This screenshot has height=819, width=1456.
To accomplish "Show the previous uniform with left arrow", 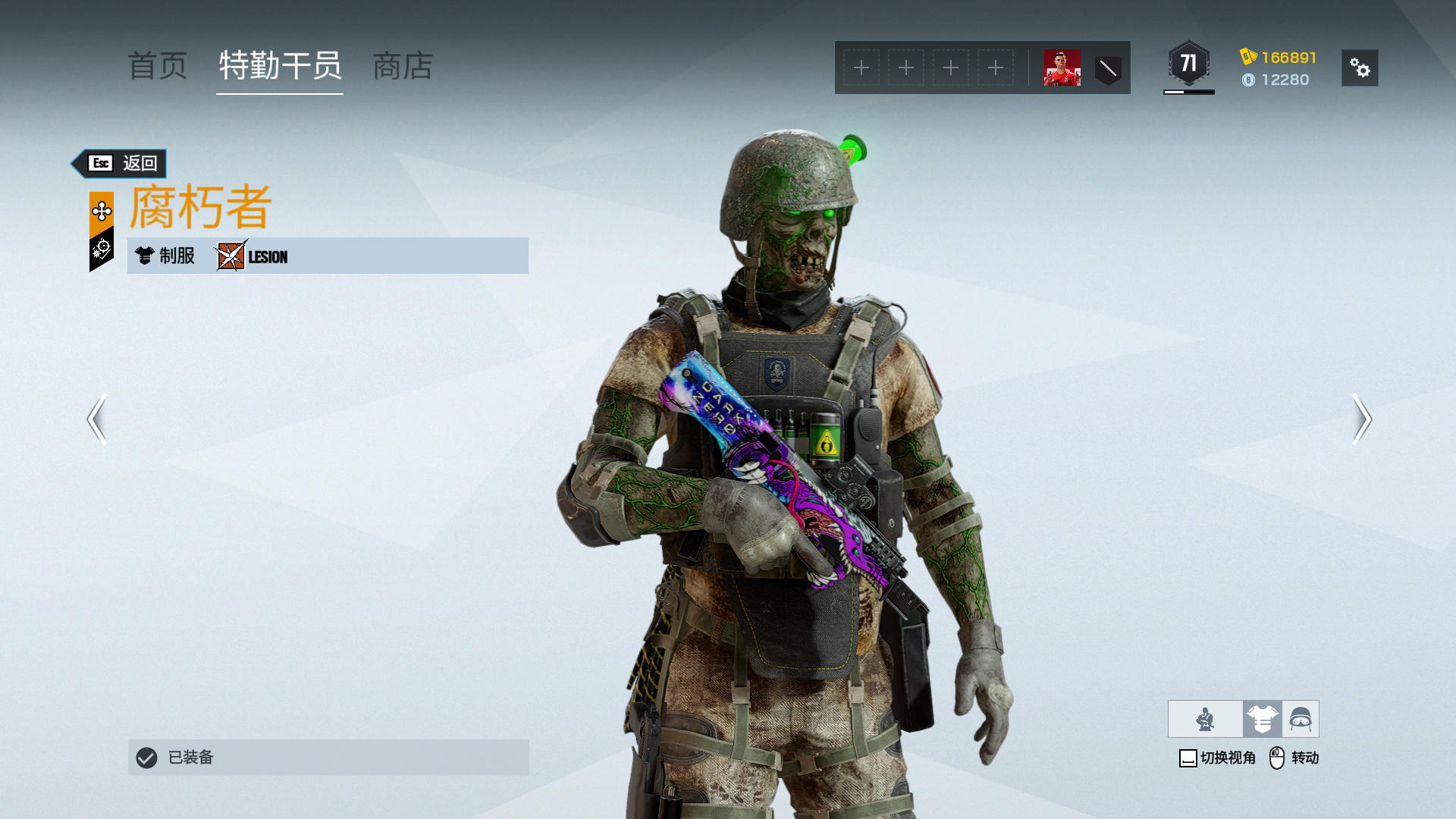I will (96, 419).
